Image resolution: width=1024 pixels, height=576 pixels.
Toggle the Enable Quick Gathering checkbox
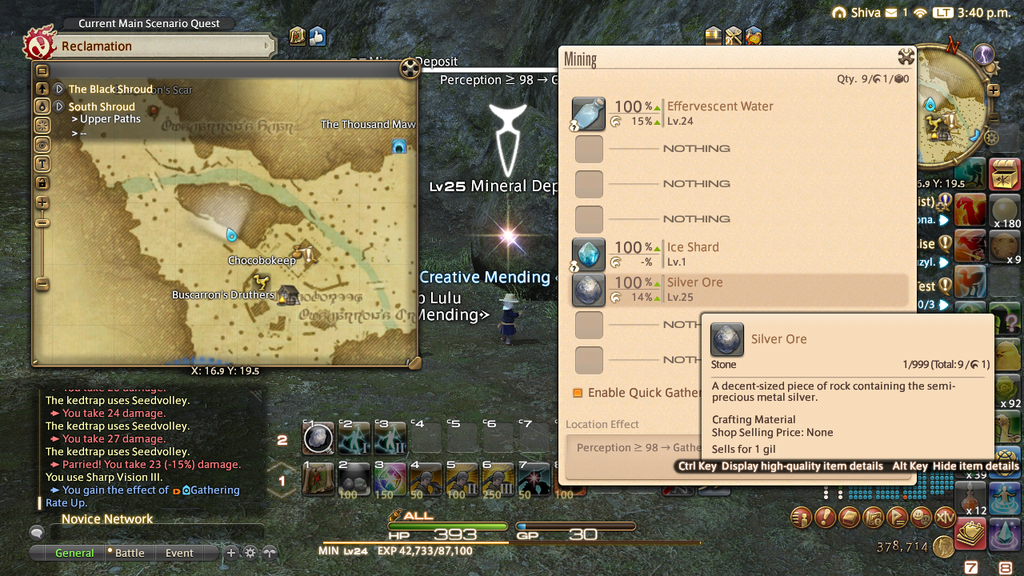578,393
